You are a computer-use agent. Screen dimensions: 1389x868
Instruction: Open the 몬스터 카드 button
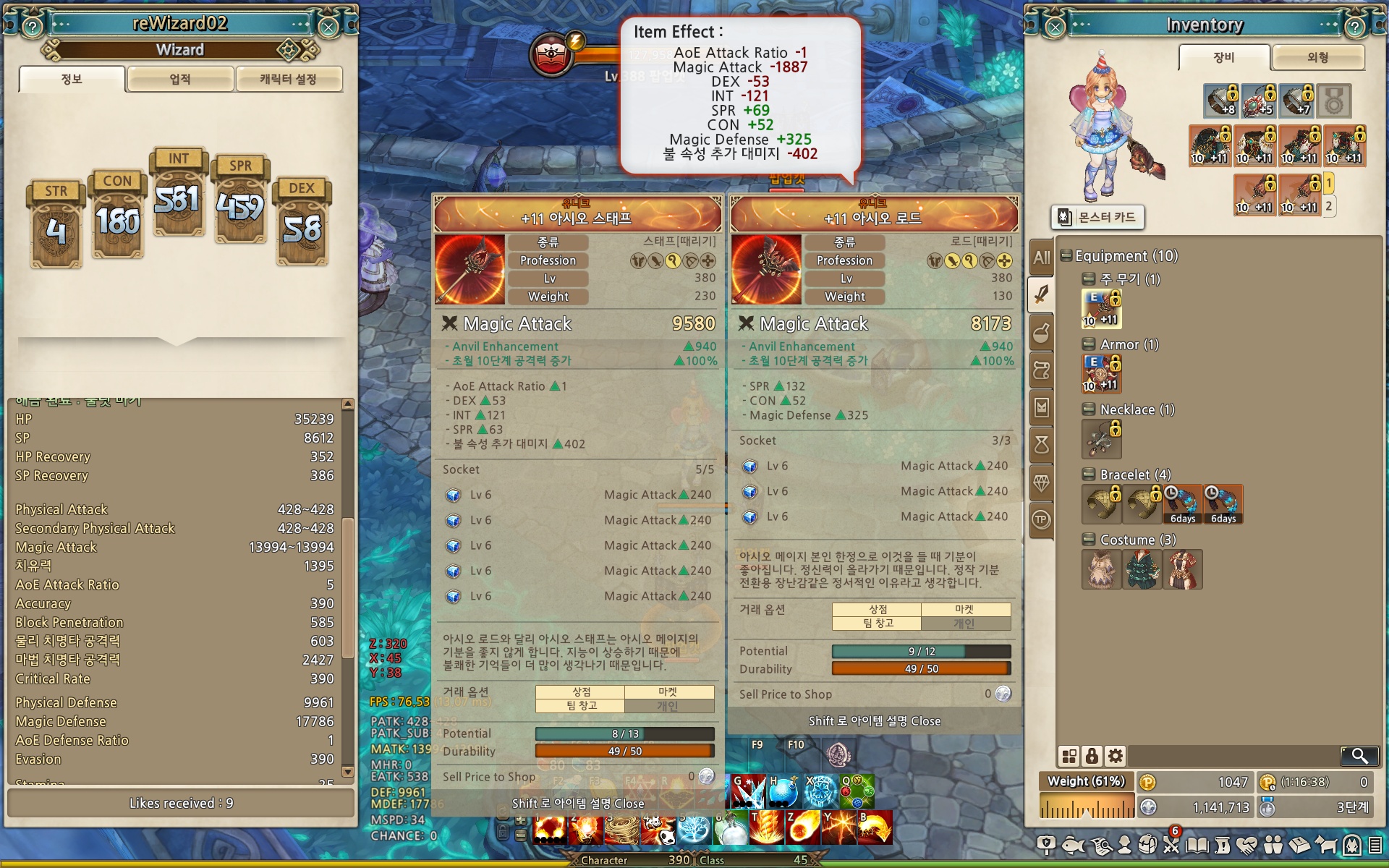pos(1097,217)
